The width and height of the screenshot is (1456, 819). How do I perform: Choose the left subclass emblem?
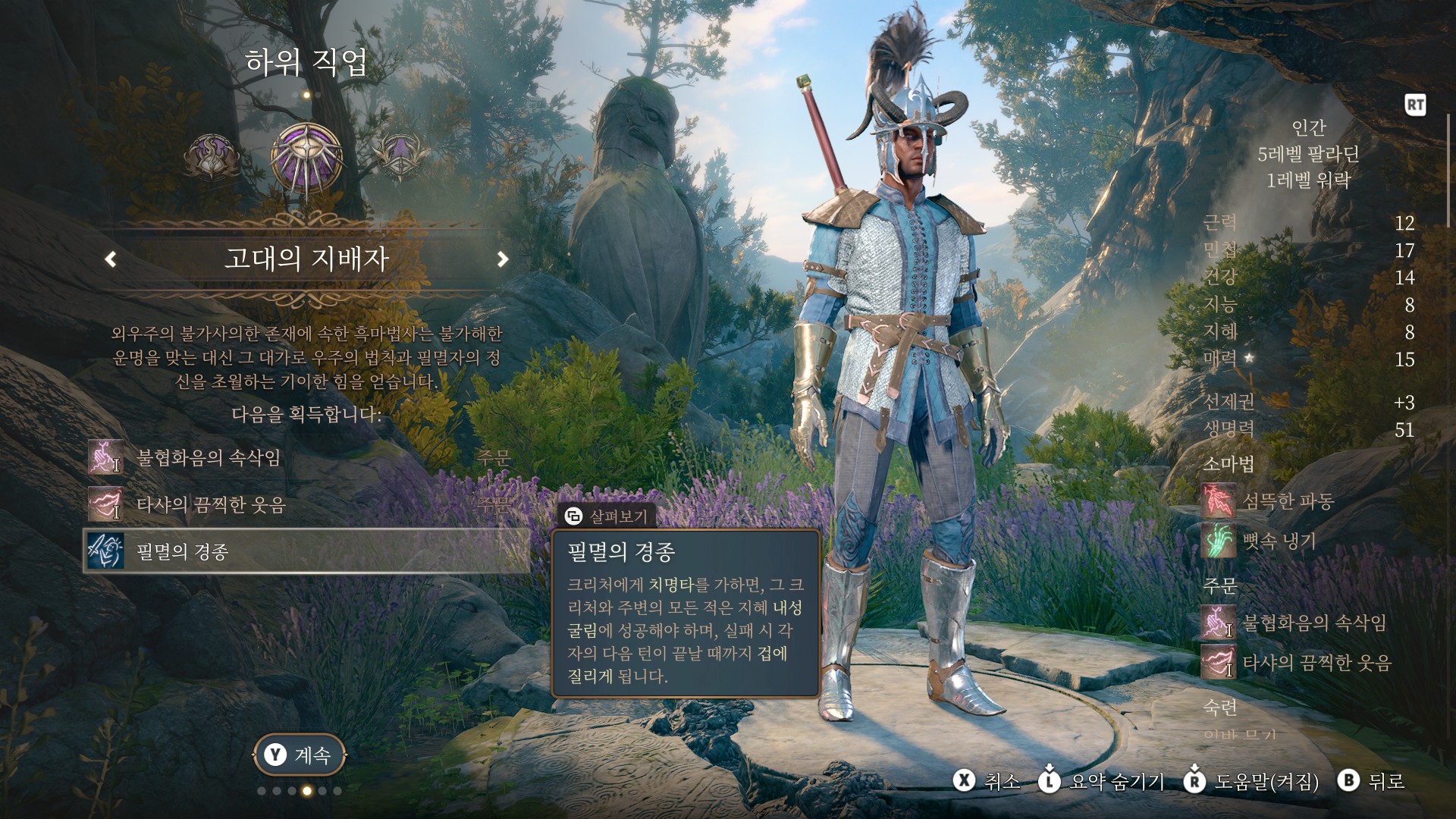[x=212, y=158]
